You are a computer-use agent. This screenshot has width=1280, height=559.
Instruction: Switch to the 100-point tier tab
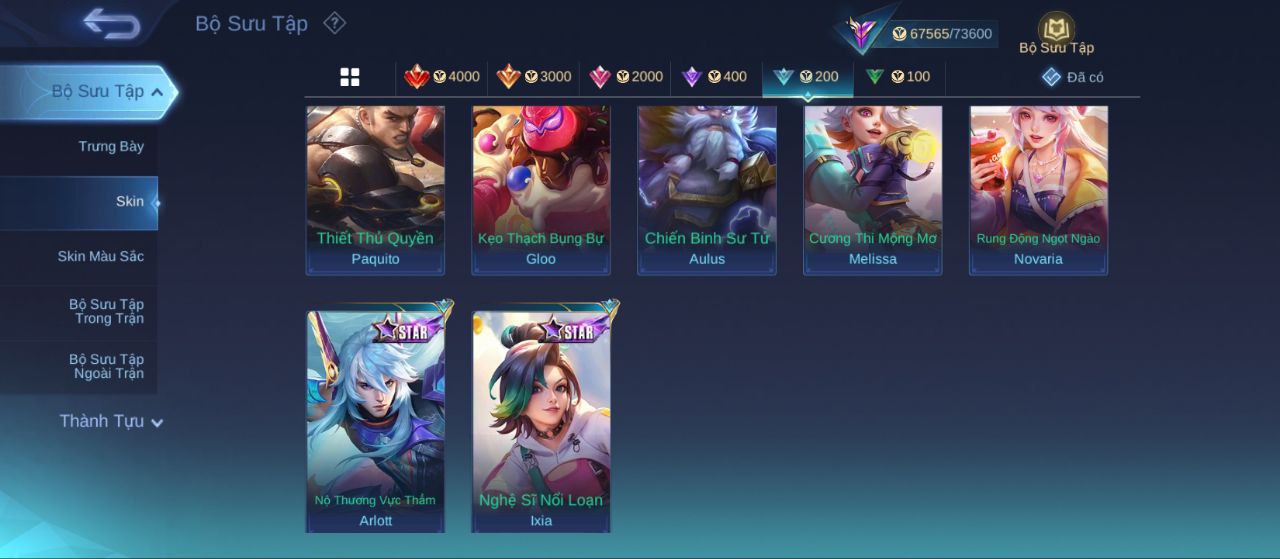898,77
